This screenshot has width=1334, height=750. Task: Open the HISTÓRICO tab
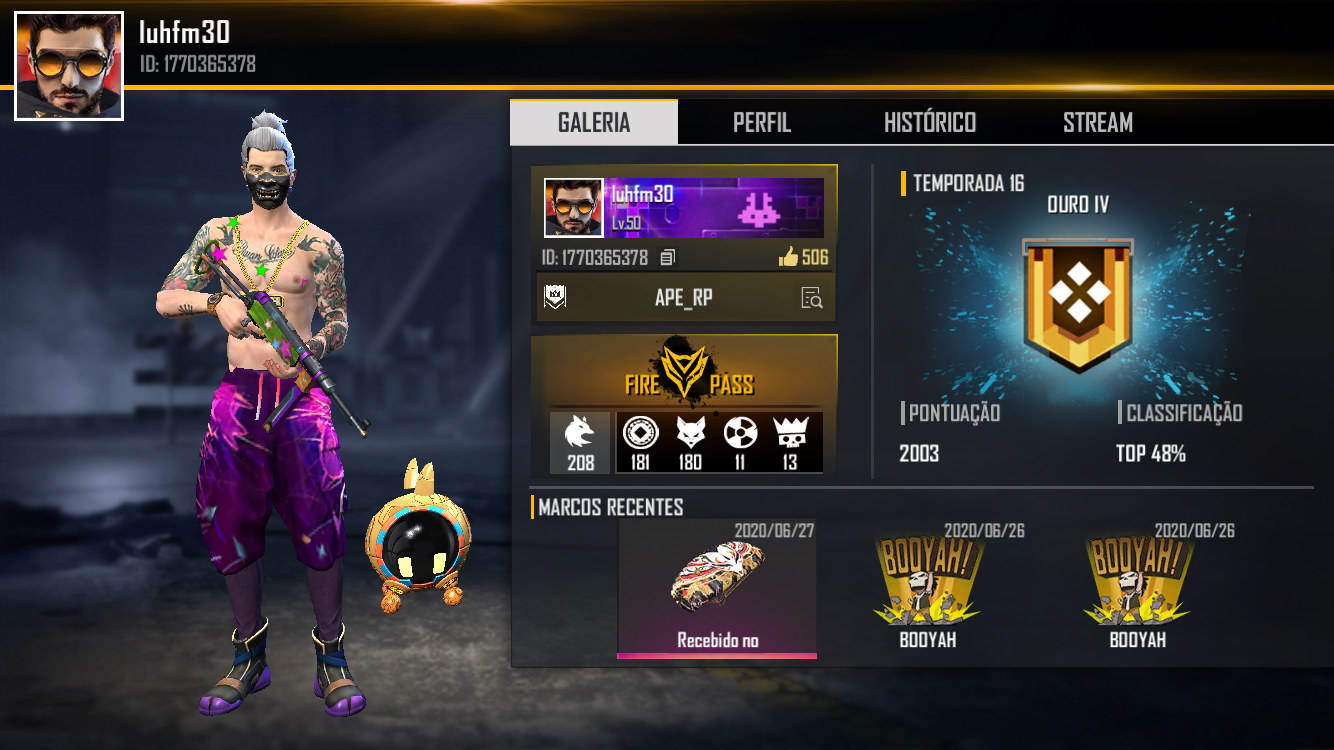929,122
